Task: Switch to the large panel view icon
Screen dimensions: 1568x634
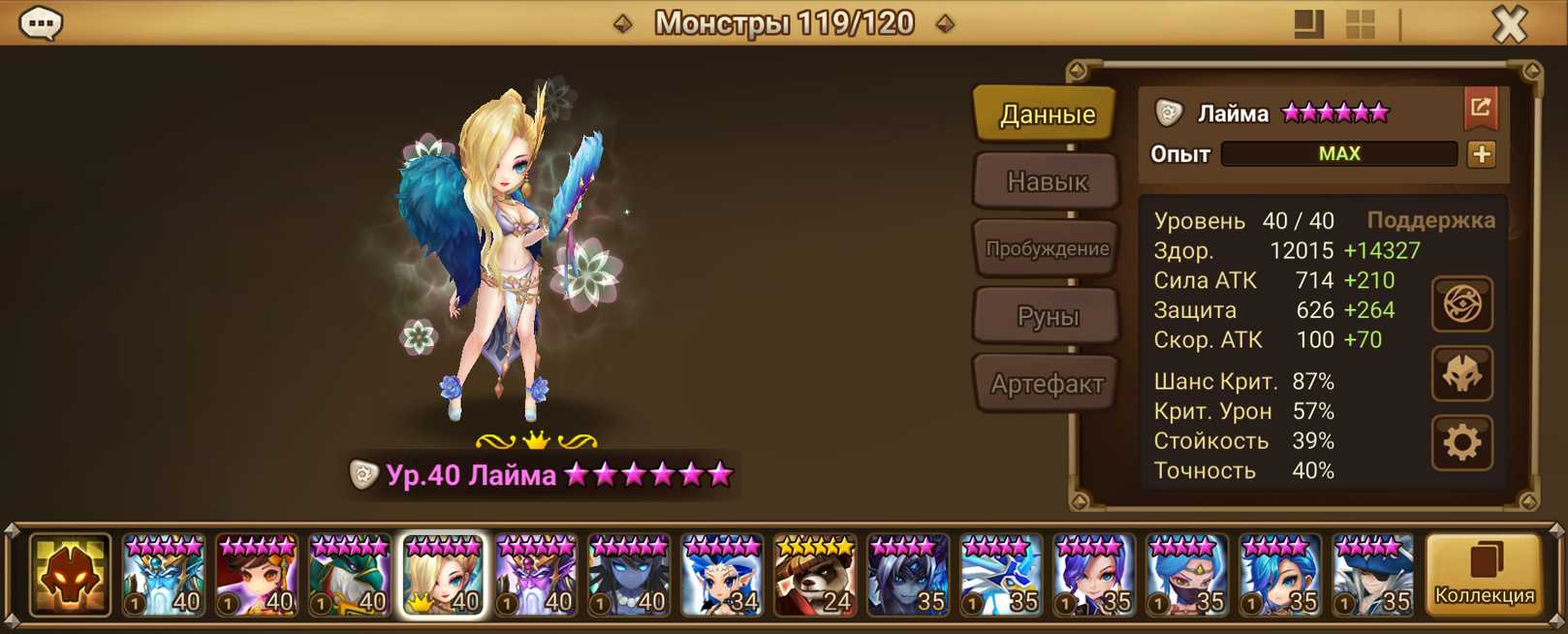Action: coord(1308,24)
